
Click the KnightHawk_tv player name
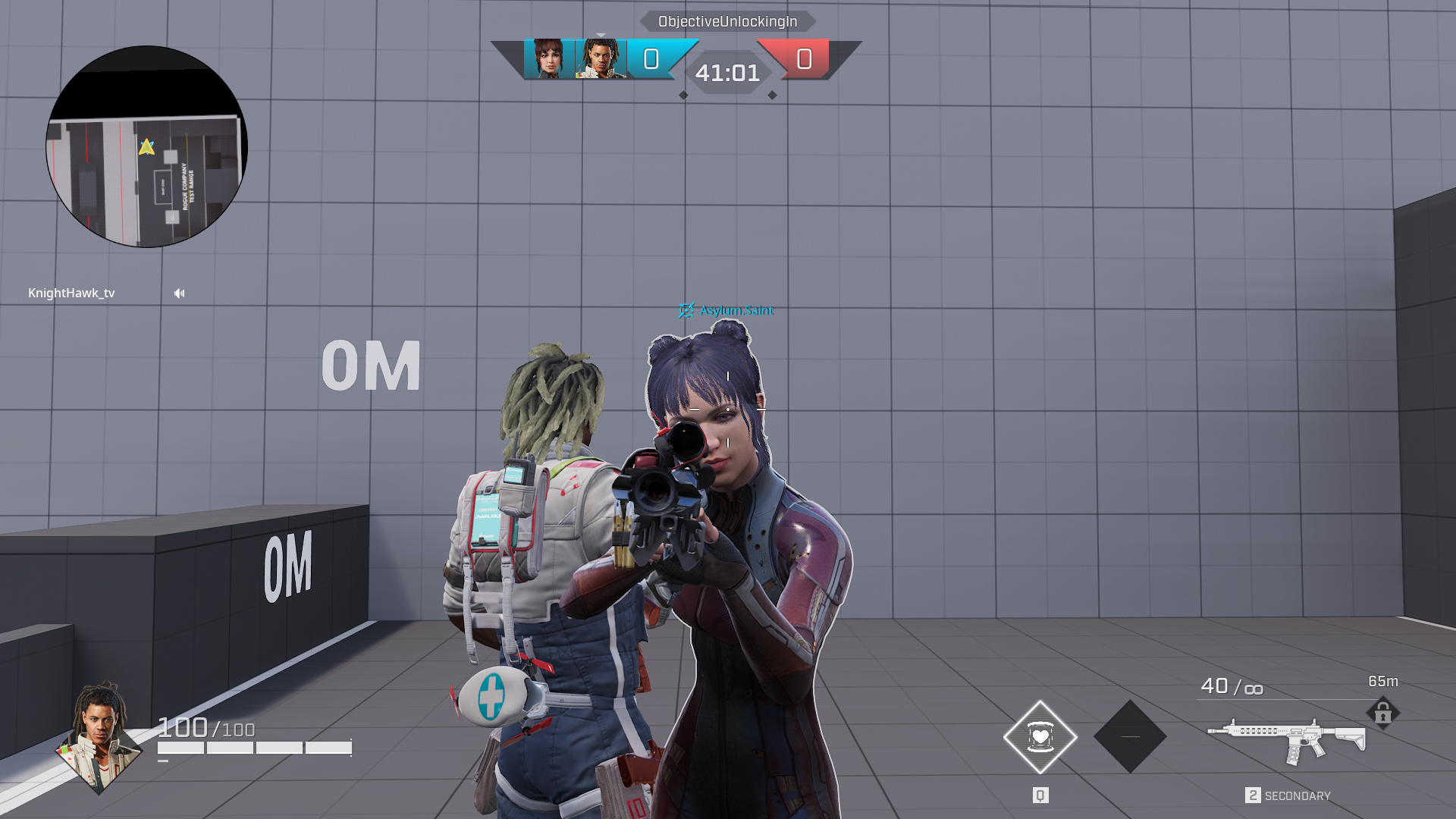click(71, 293)
